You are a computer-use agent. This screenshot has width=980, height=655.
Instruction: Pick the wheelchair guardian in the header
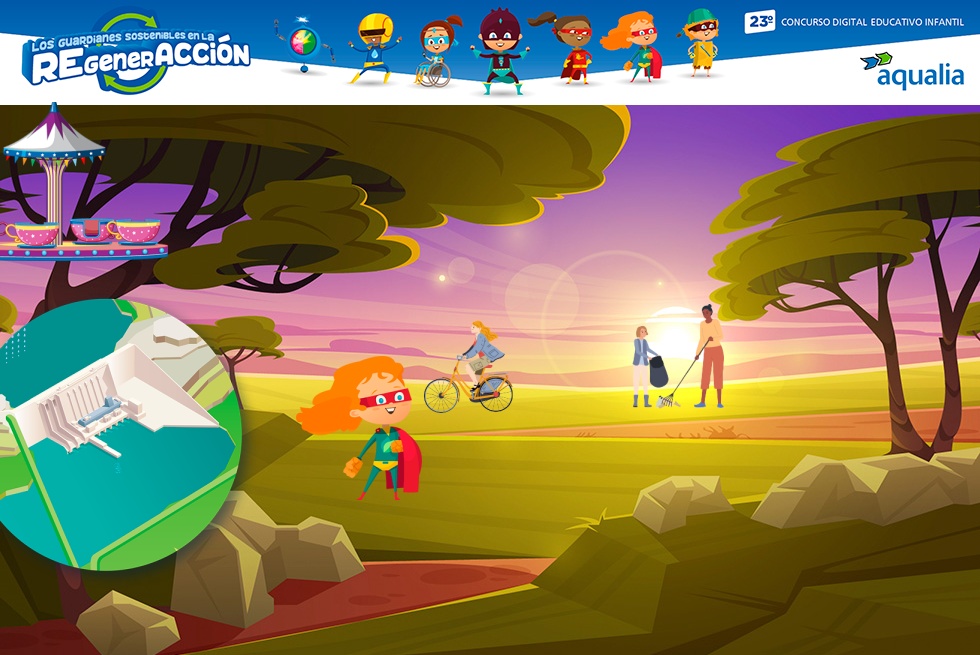436,54
